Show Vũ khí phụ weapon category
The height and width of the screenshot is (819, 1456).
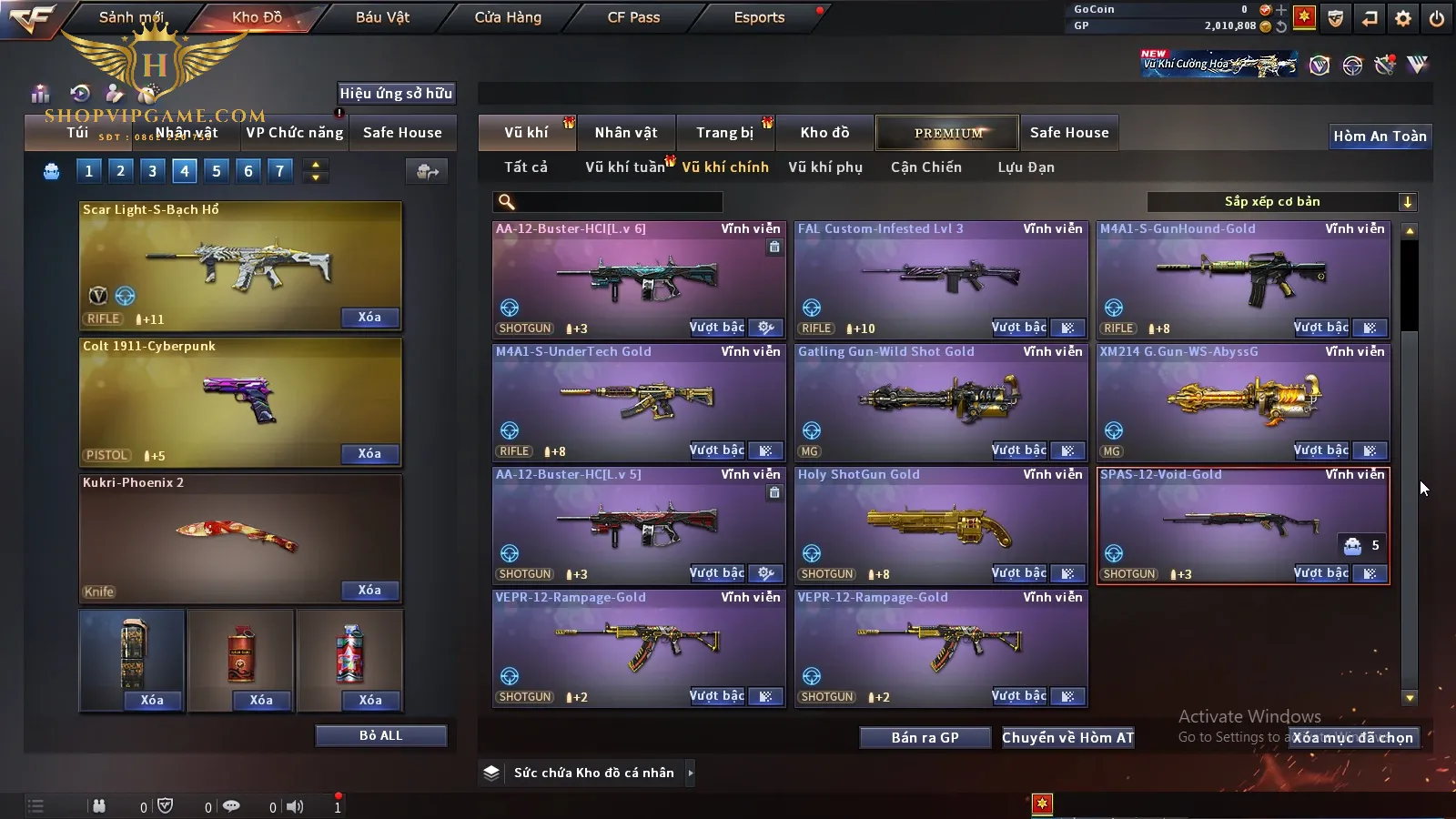click(825, 167)
